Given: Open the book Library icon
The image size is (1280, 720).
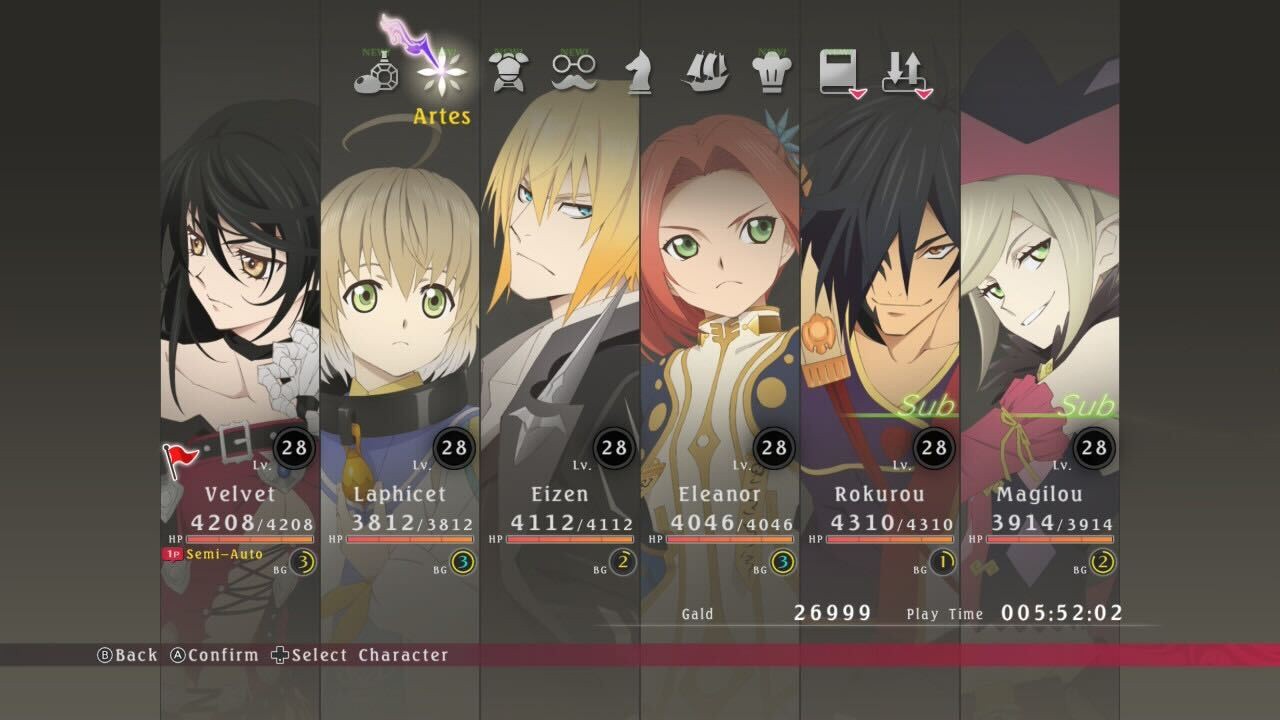Looking at the screenshot, I should (837, 72).
